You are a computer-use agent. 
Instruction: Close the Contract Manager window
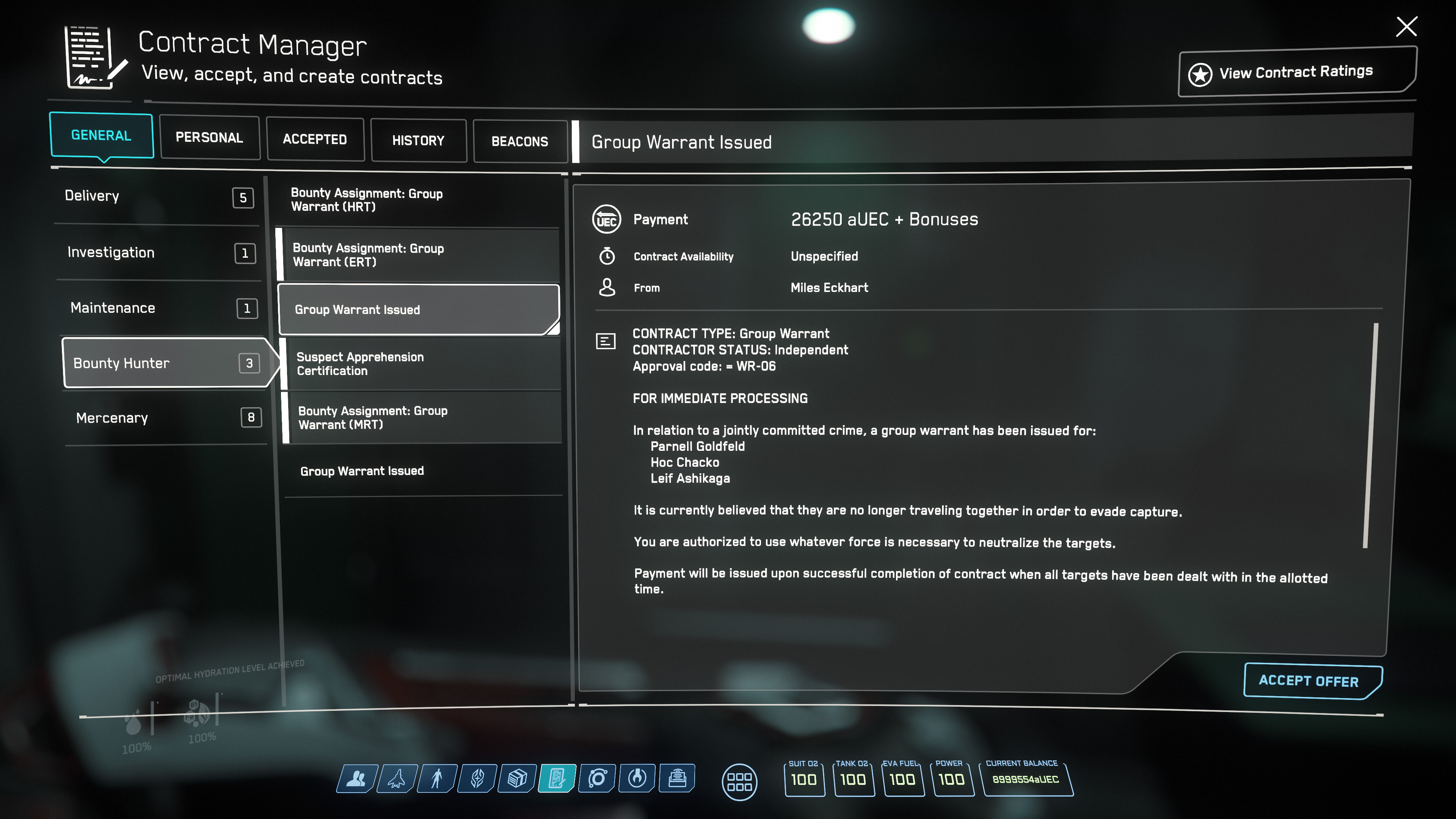(1406, 27)
